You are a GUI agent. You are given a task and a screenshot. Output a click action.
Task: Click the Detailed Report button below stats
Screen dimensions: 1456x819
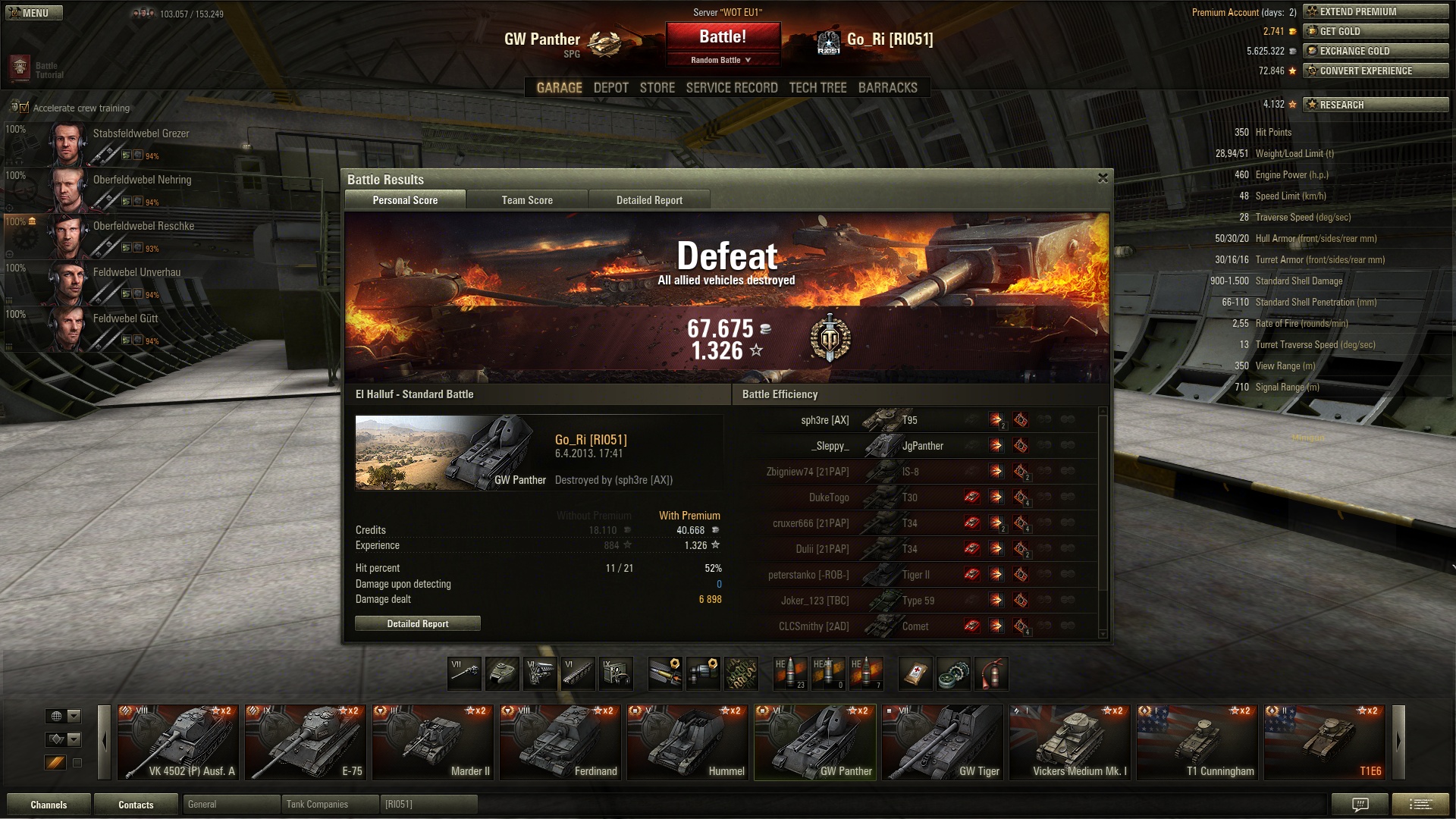418,623
